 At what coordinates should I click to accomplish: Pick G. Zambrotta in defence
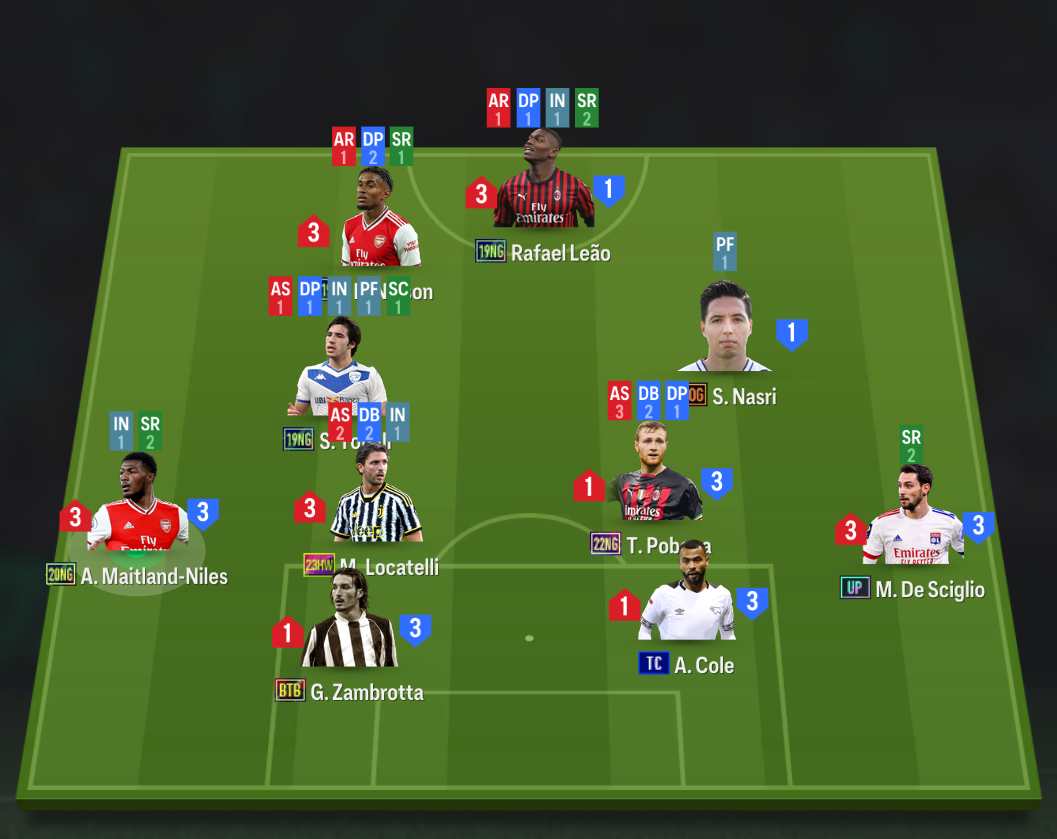(x=349, y=625)
